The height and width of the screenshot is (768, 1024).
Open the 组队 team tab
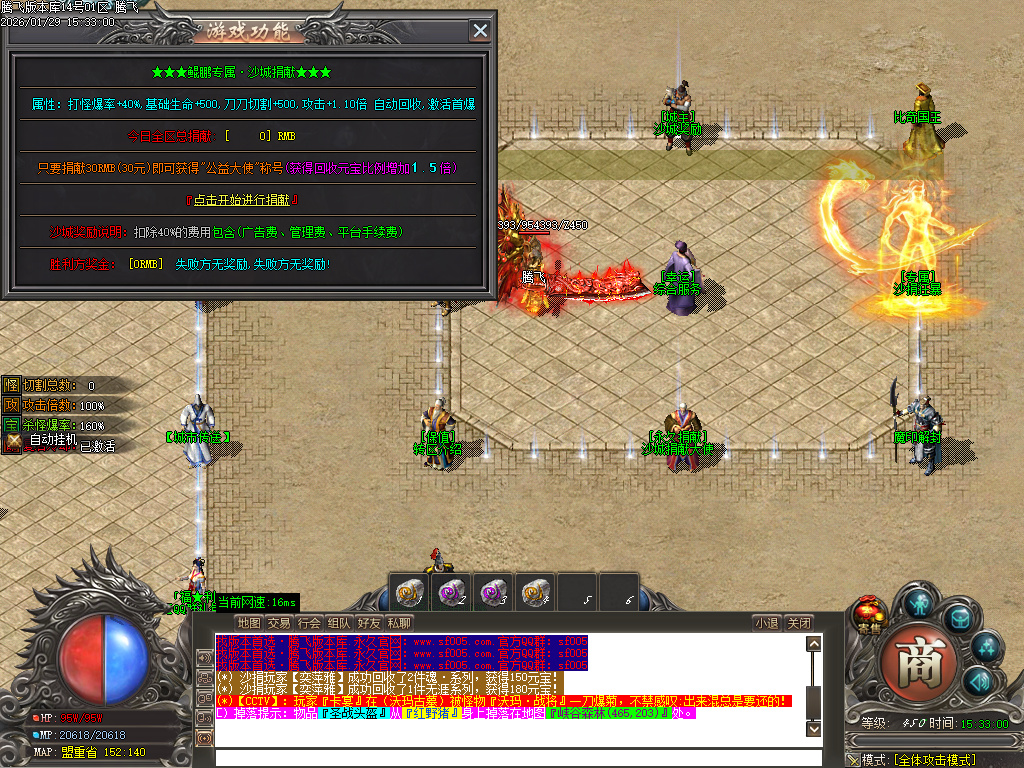tap(339, 622)
